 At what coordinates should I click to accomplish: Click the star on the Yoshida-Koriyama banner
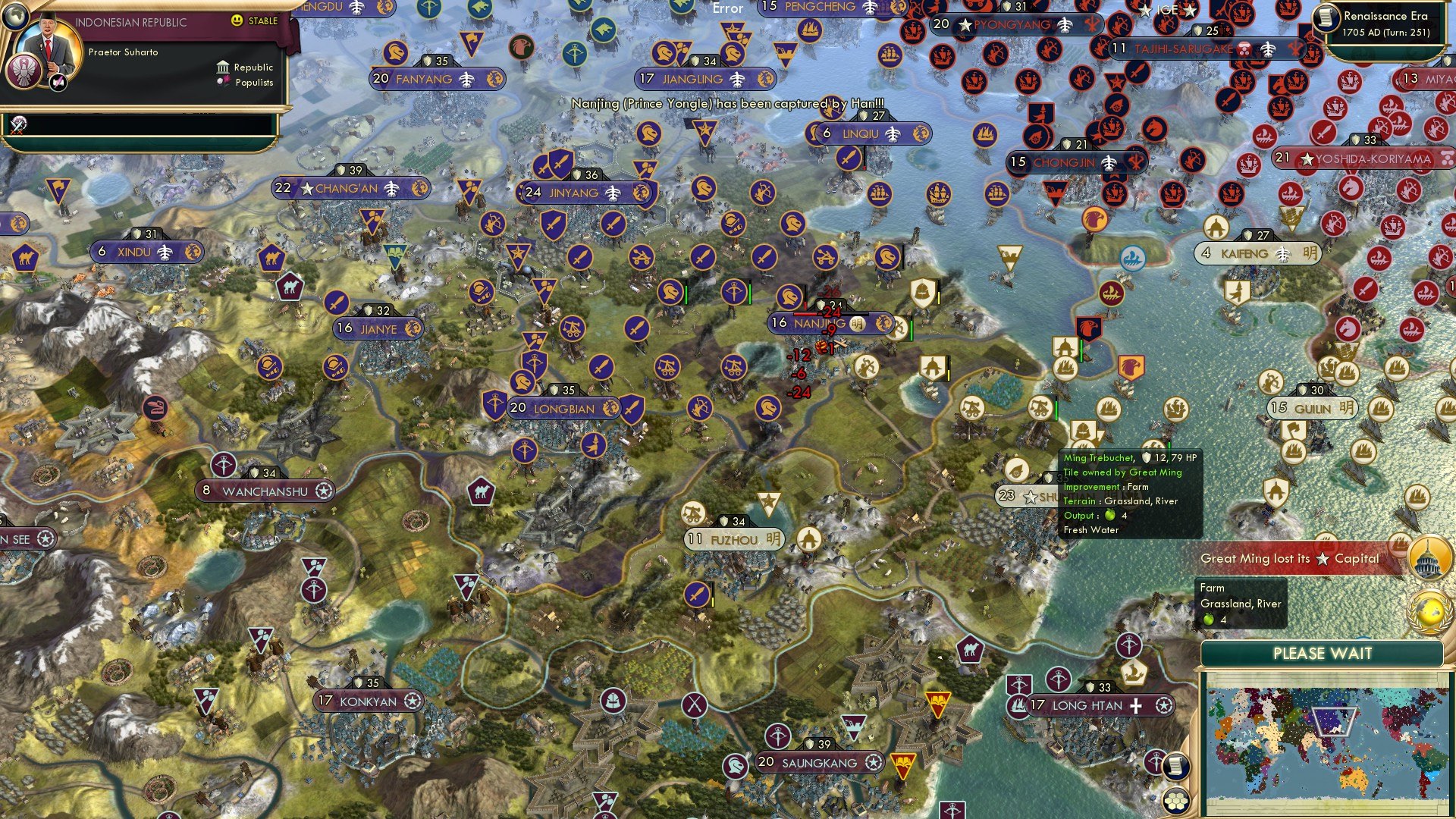tap(1306, 160)
